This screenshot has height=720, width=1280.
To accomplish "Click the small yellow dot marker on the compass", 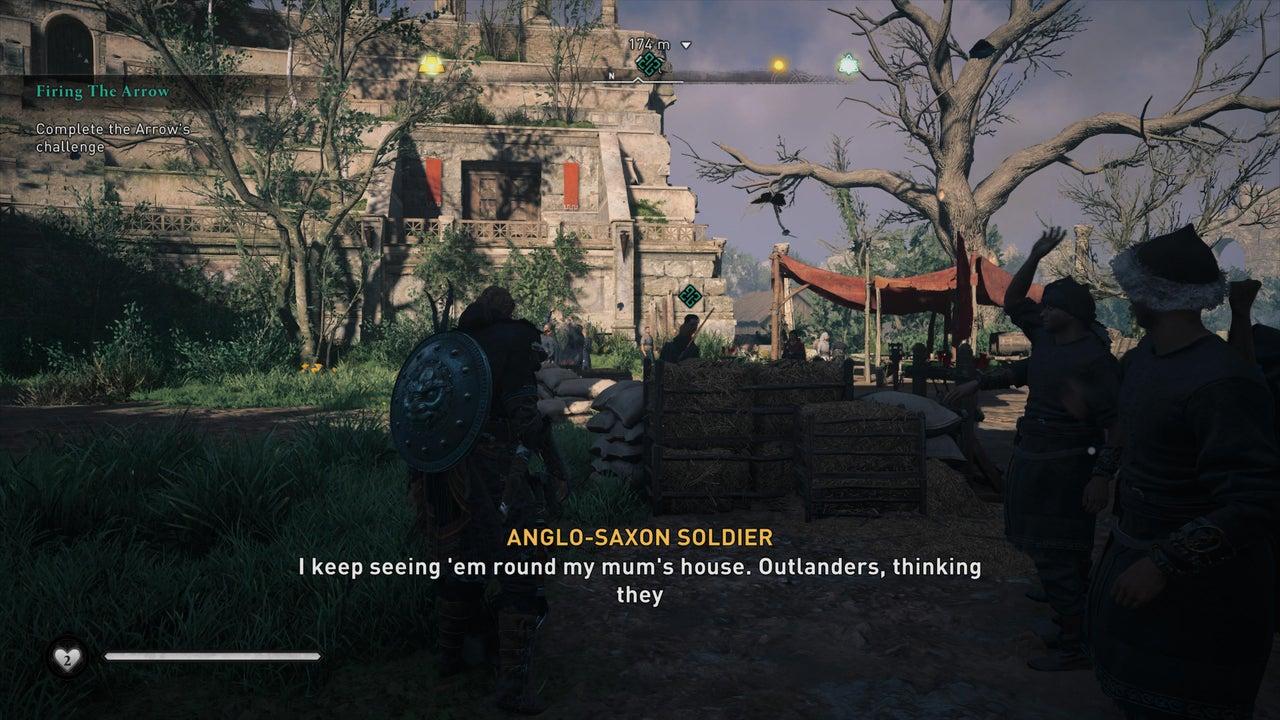I will click(x=779, y=66).
